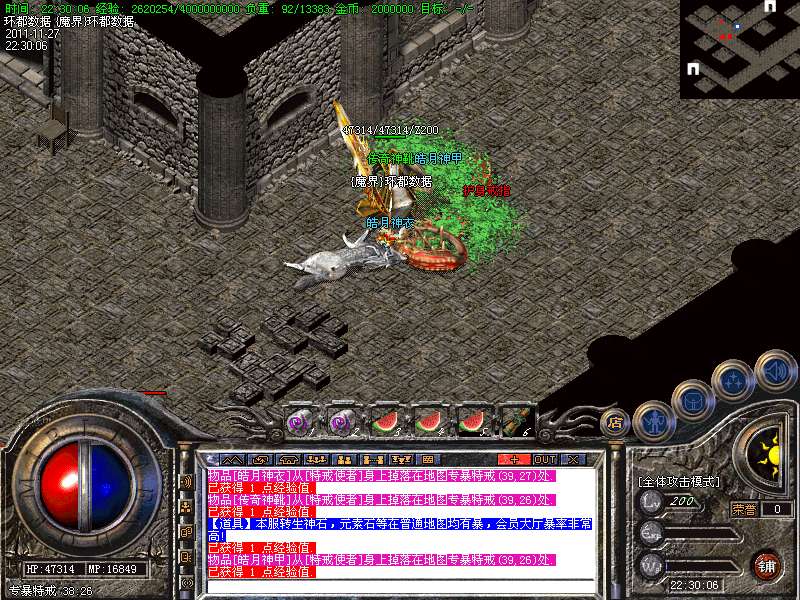The width and height of the screenshot is (800, 600).
Task: Open the shop with the round 店 button
Action: 614,422
